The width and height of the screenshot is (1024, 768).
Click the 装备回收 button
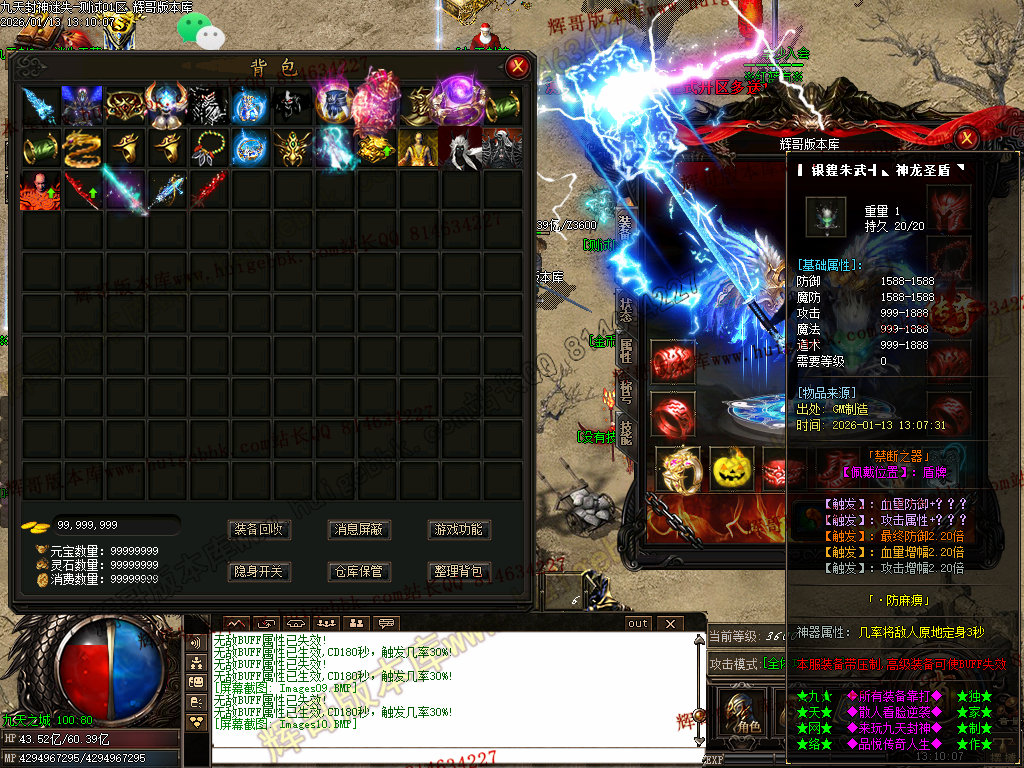(x=259, y=529)
